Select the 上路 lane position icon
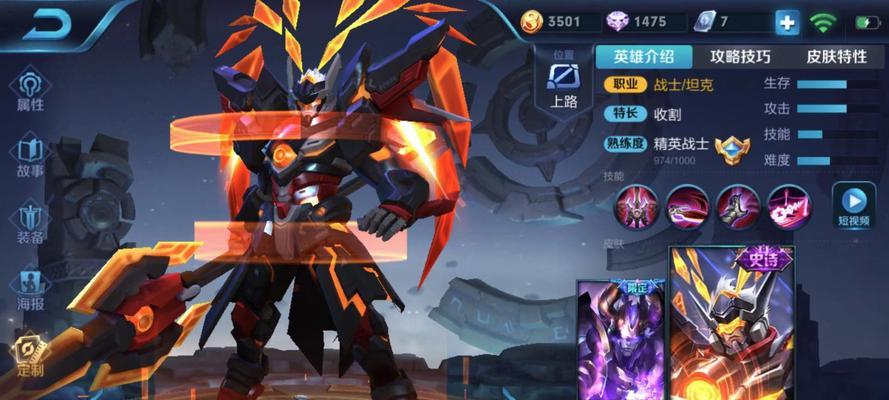The image size is (889, 400). point(563,82)
